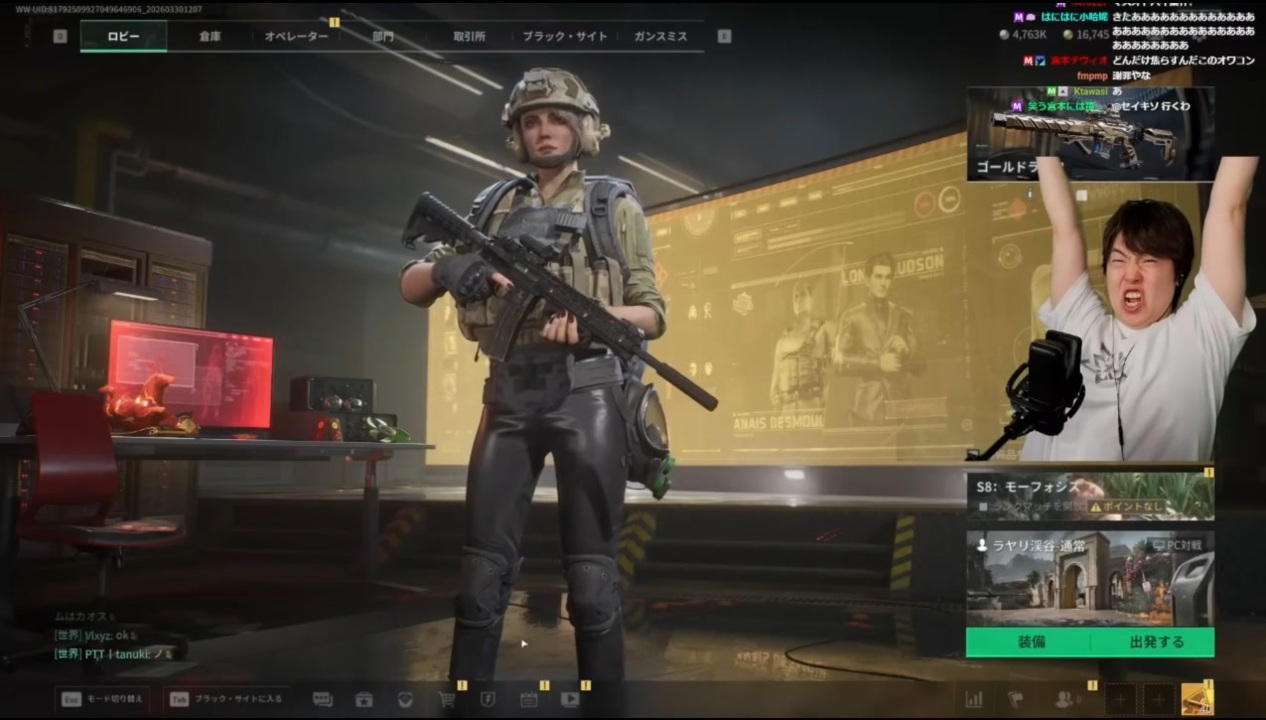Open the 取引所 tab
This screenshot has width=1266, height=720.
click(469, 36)
